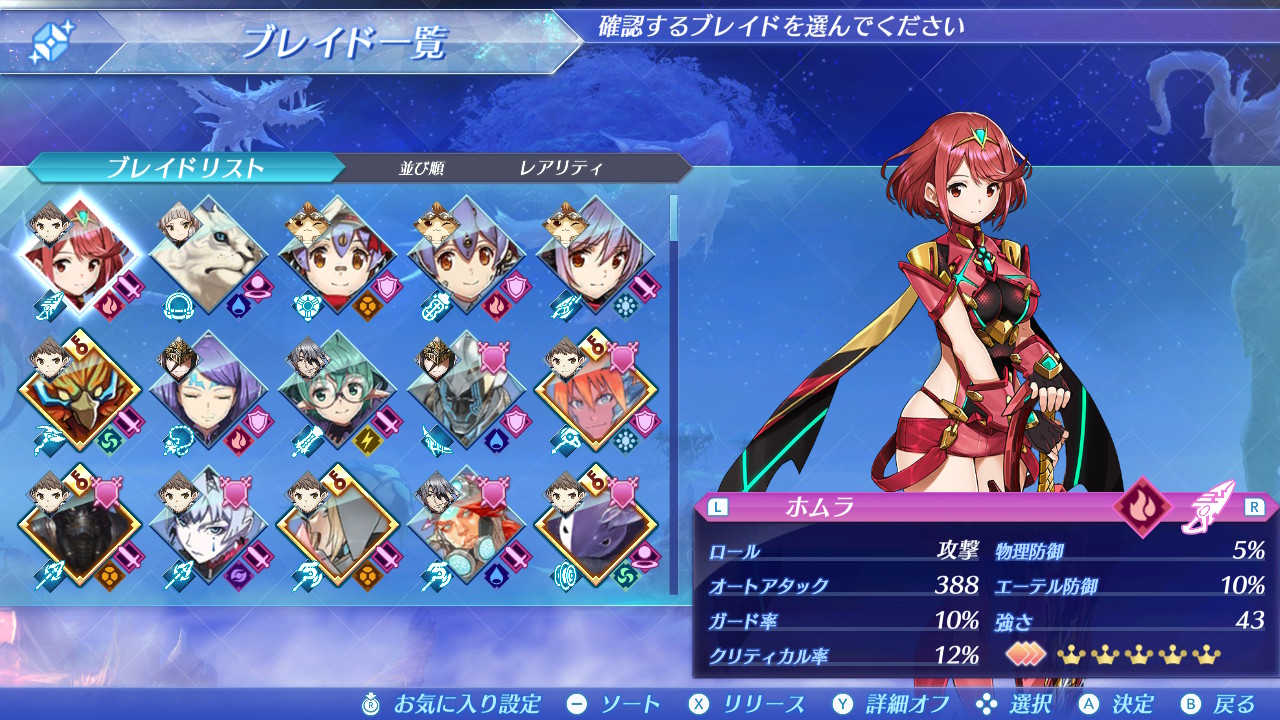Screen dimensions: 1280x720
Task: Pick the green-haired blade with glasses
Action: click(x=338, y=392)
